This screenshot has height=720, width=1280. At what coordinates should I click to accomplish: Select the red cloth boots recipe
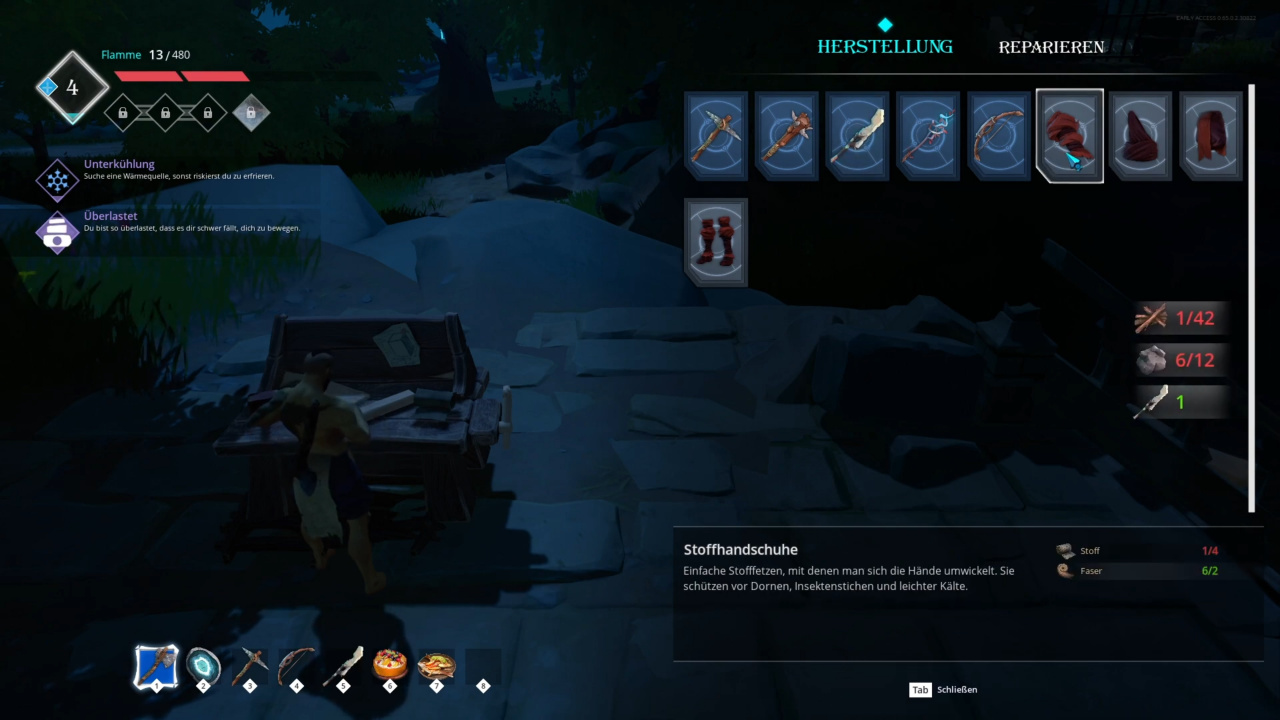[x=715, y=242]
